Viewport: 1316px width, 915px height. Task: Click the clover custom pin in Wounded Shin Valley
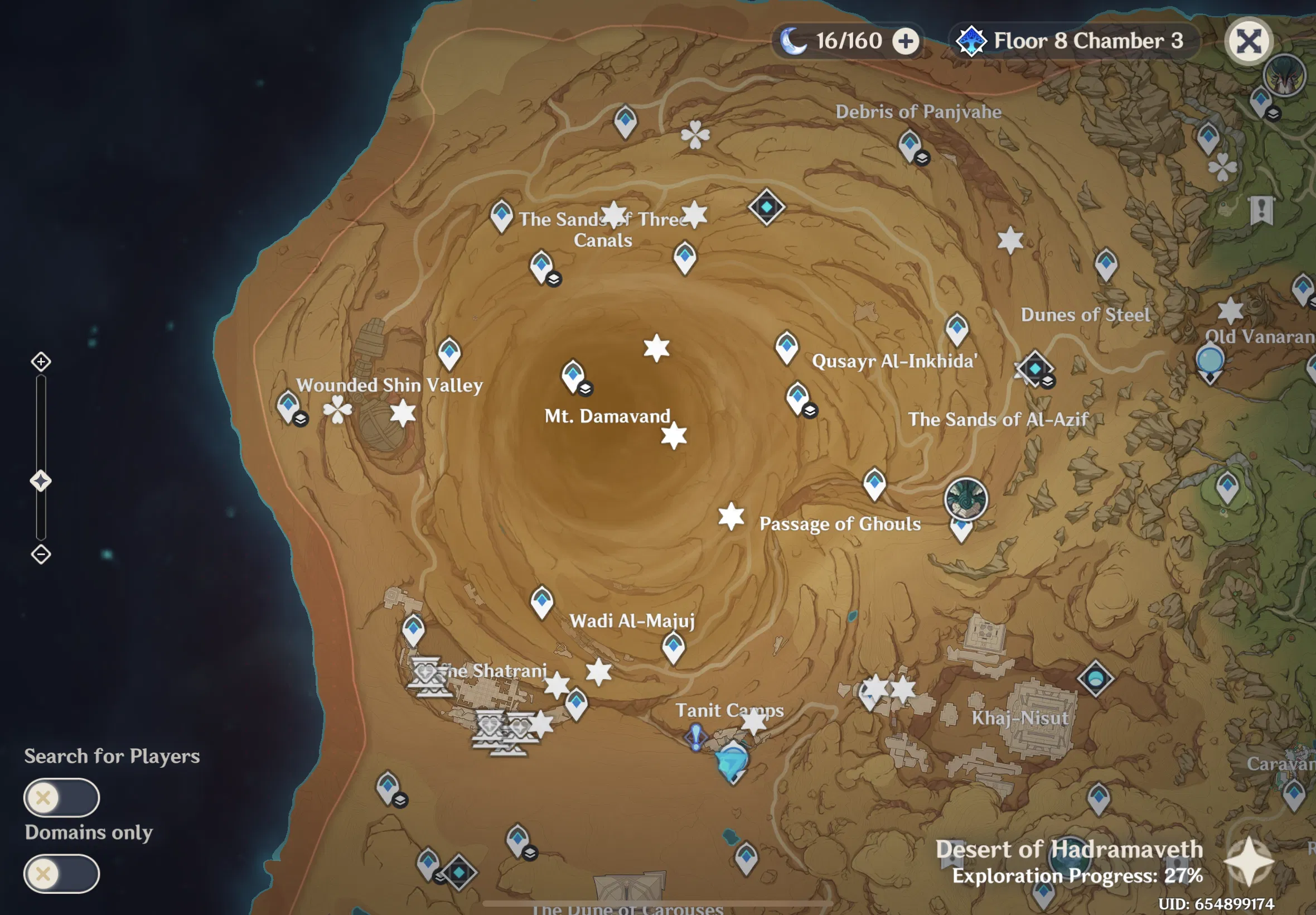[x=338, y=411]
